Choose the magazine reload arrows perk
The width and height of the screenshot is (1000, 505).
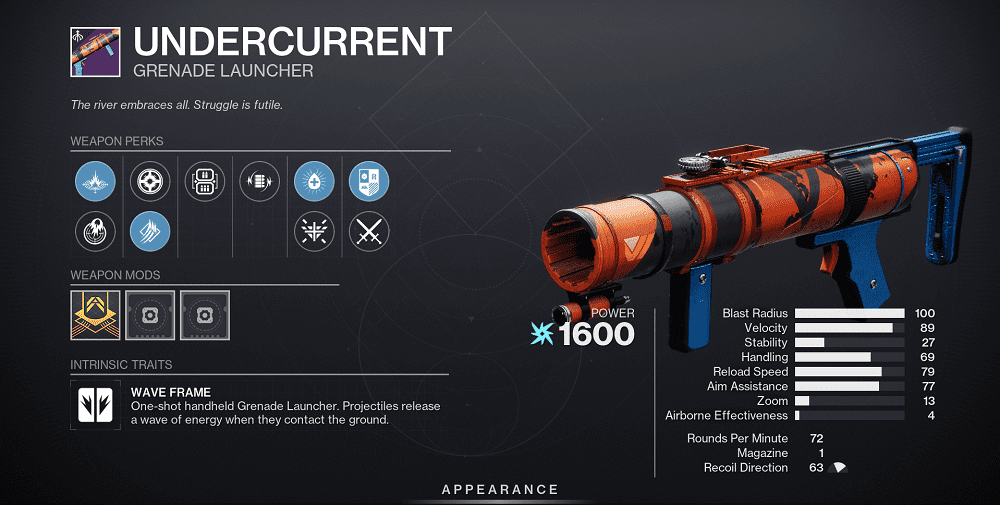(x=260, y=182)
